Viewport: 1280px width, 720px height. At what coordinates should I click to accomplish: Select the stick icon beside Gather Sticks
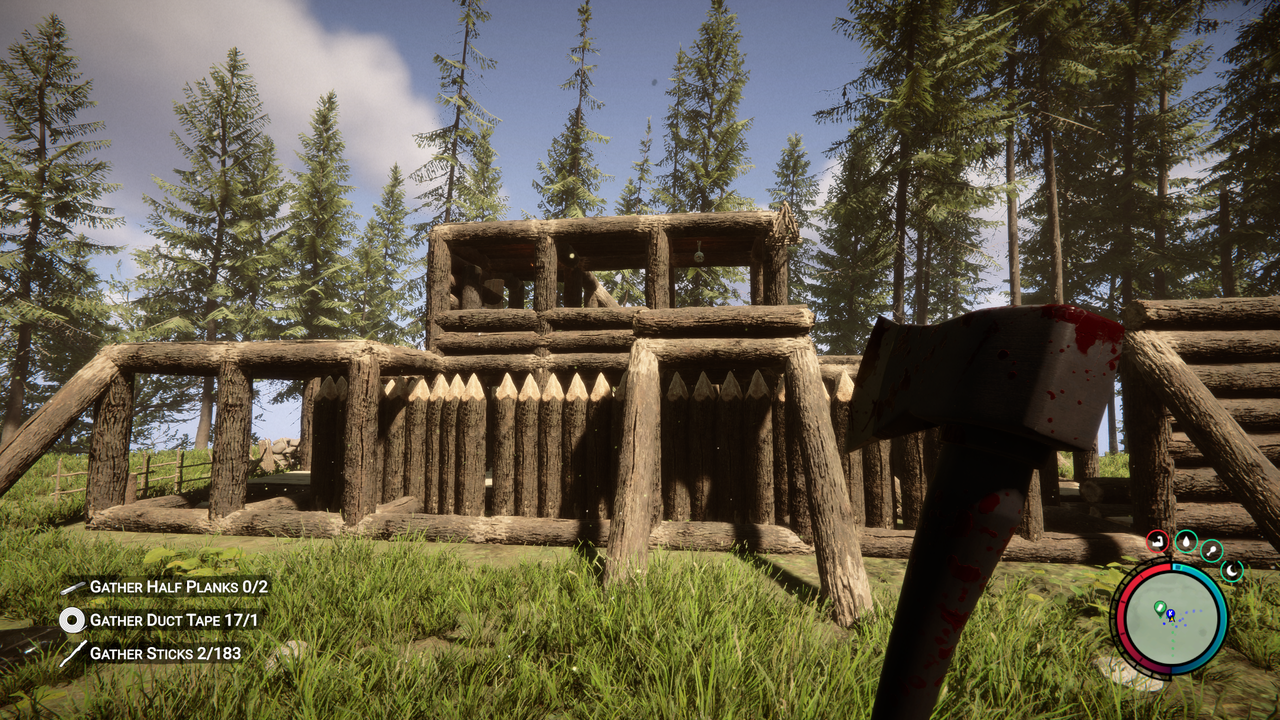pos(73,652)
